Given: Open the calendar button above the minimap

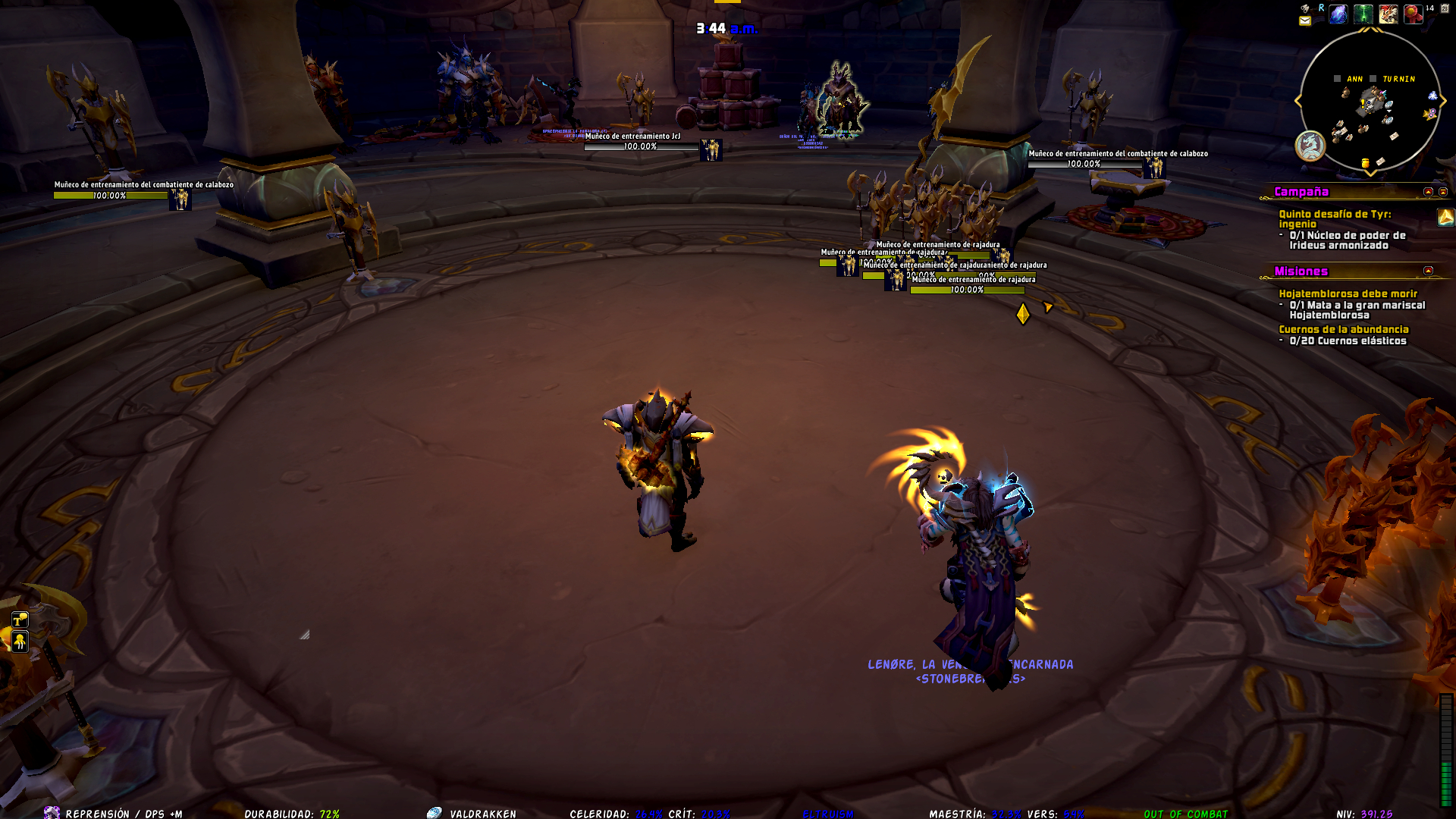Looking at the screenshot, I should pyautogui.click(x=1445, y=9).
